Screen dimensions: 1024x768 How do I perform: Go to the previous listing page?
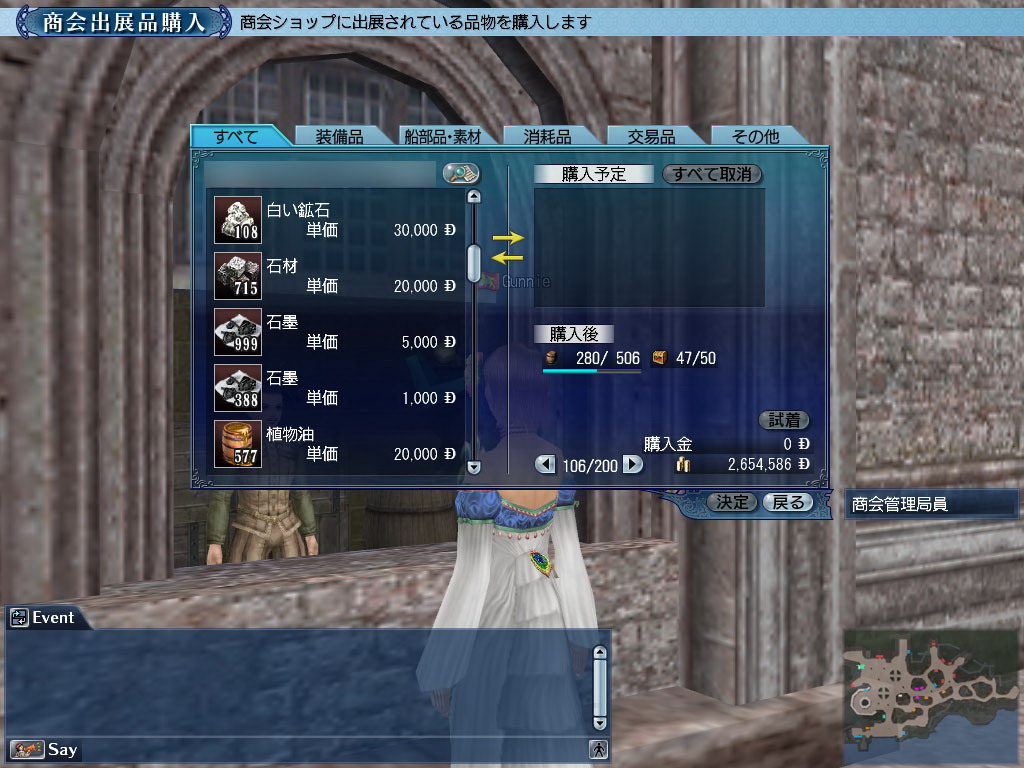[545, 464]
